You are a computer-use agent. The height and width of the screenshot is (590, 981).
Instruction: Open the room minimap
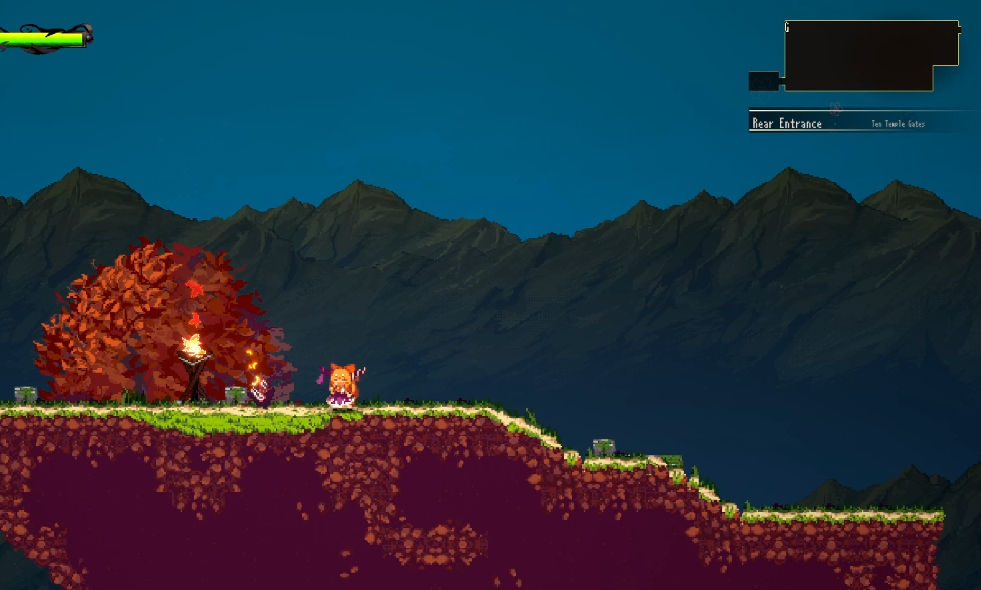click(x=870, y=56)
